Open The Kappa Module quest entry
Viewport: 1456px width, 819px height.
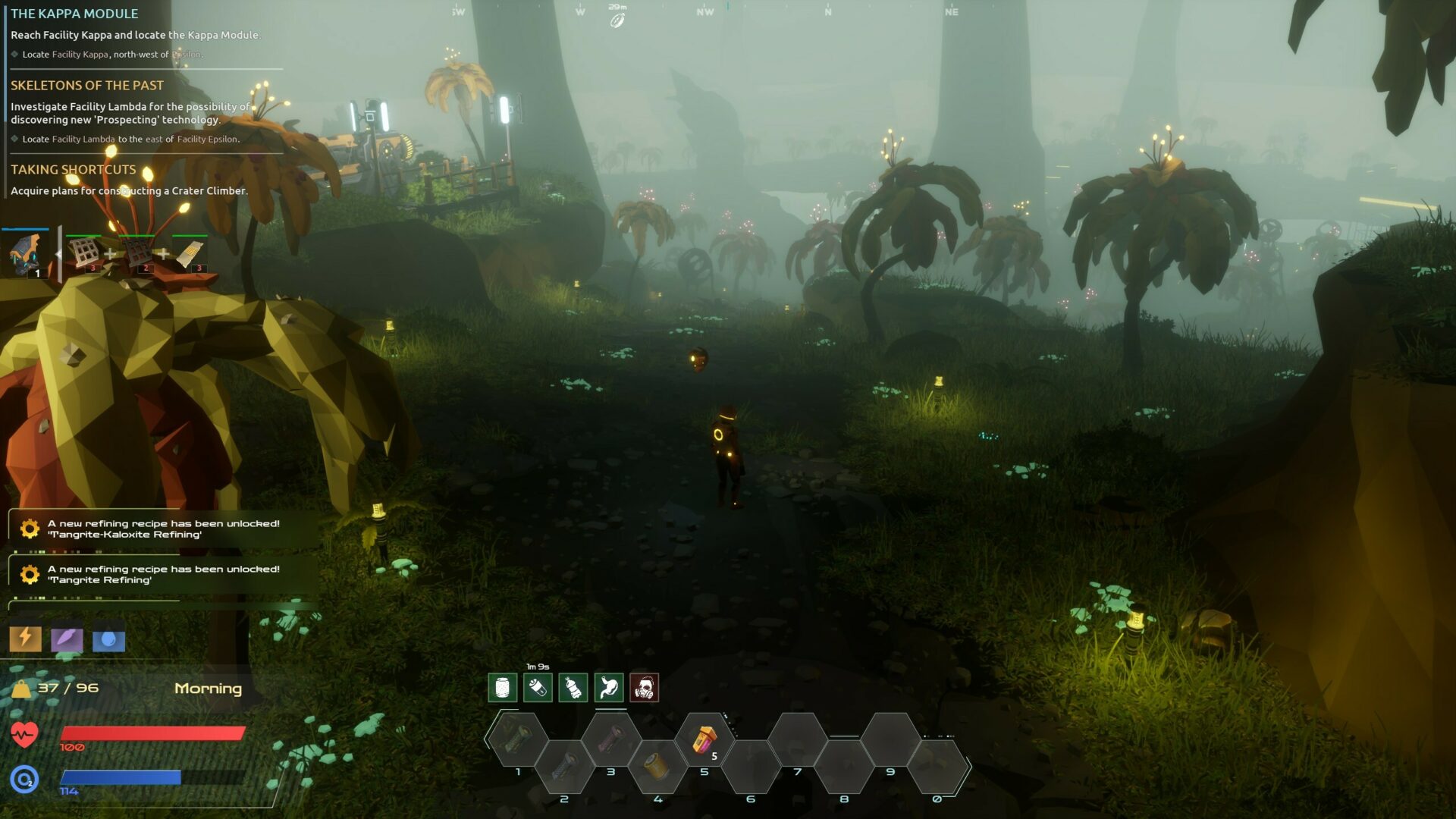point(74,14)
